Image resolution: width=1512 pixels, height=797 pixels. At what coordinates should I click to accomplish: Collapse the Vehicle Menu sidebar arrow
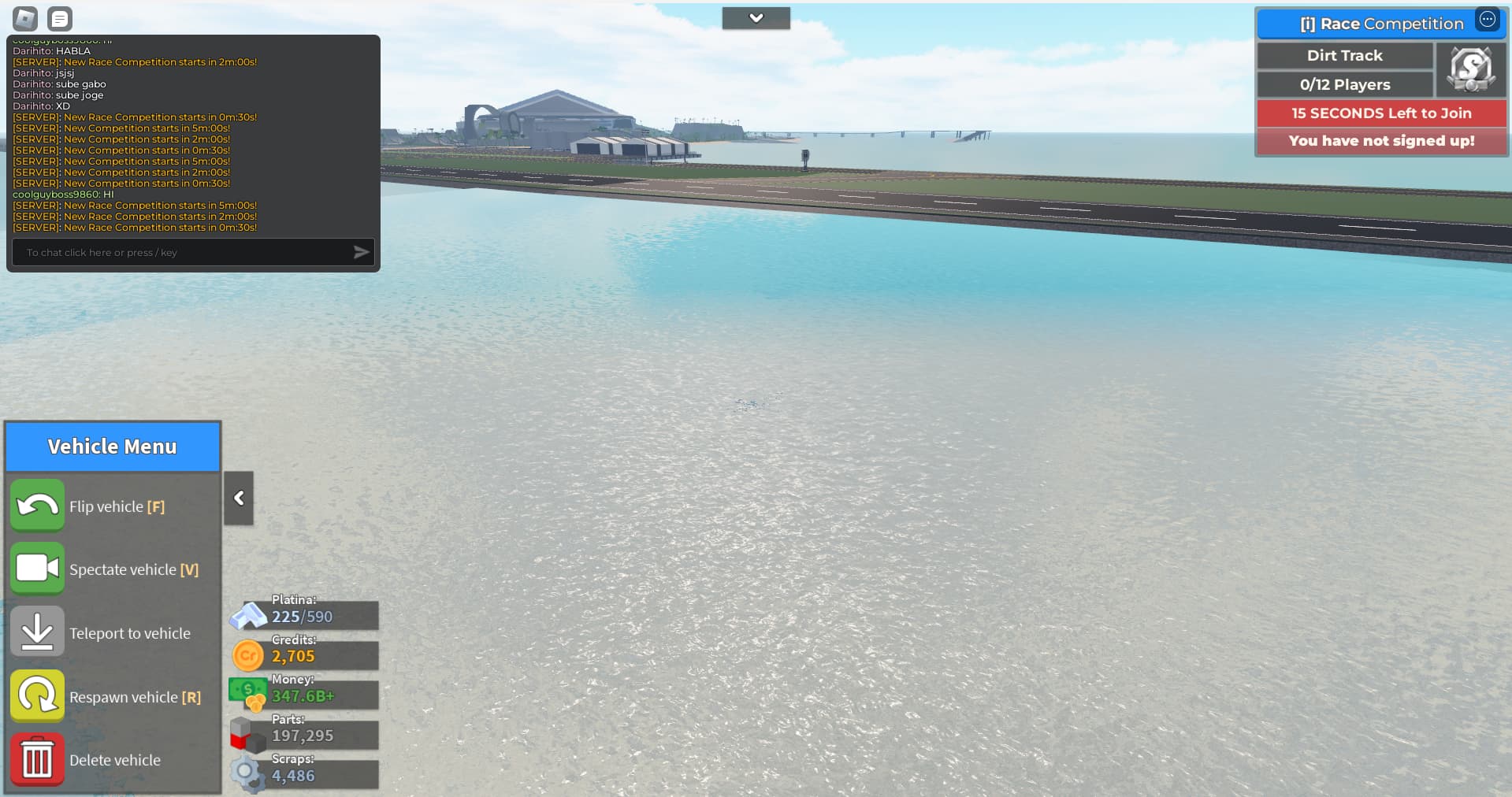pyautogui.click(x=238, y=498)
